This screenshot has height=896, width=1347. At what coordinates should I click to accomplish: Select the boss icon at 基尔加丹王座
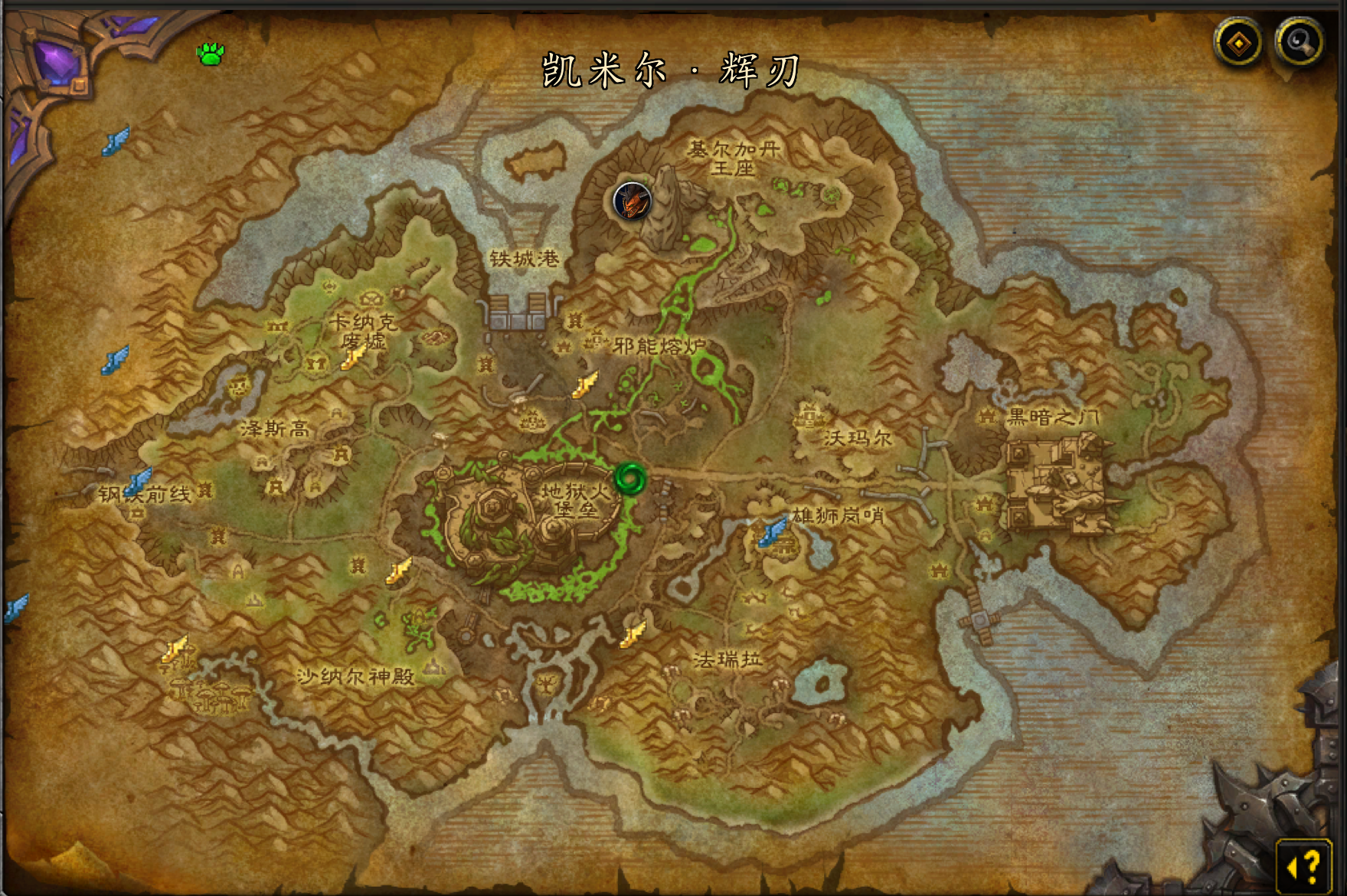pyautogui.click(x=632, y=201)
